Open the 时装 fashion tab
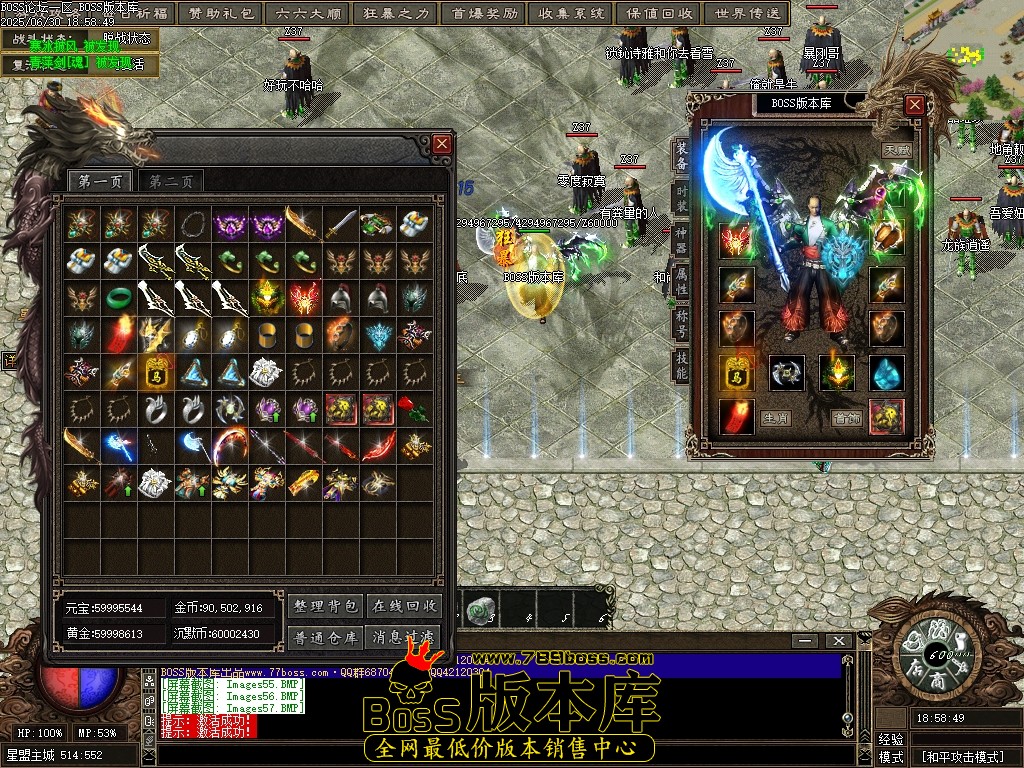 [x=681, y=196]
